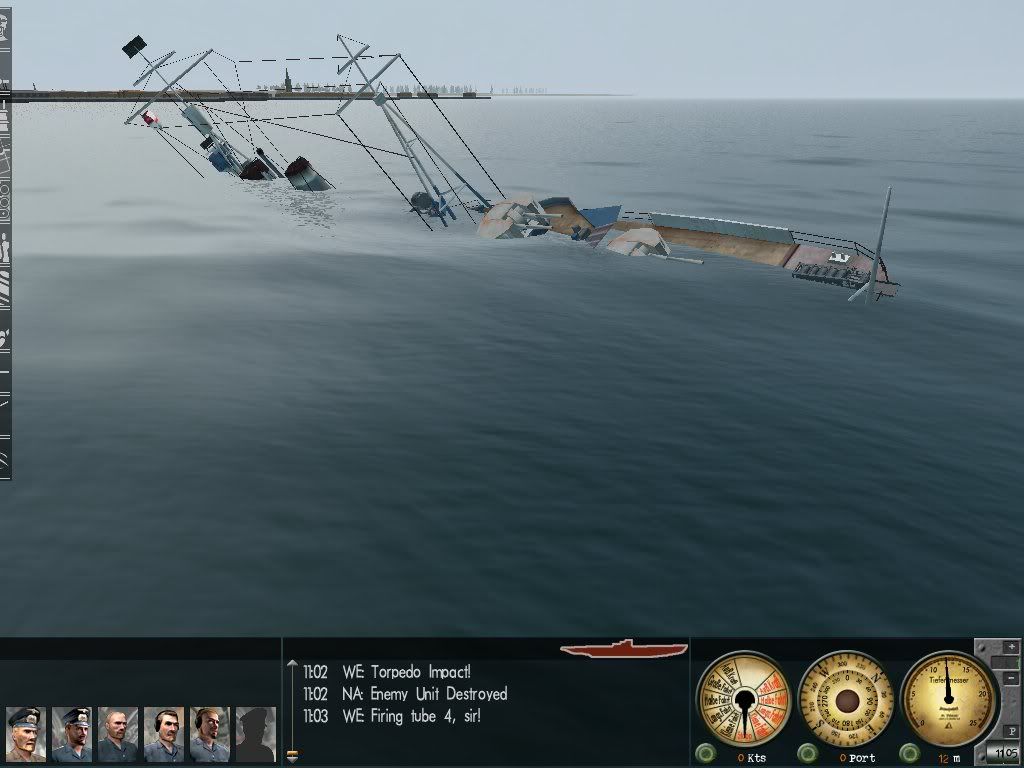The image size is (1024, 768).
Task: Click the engine telegraph speed dial
Action: pos(743,698)
